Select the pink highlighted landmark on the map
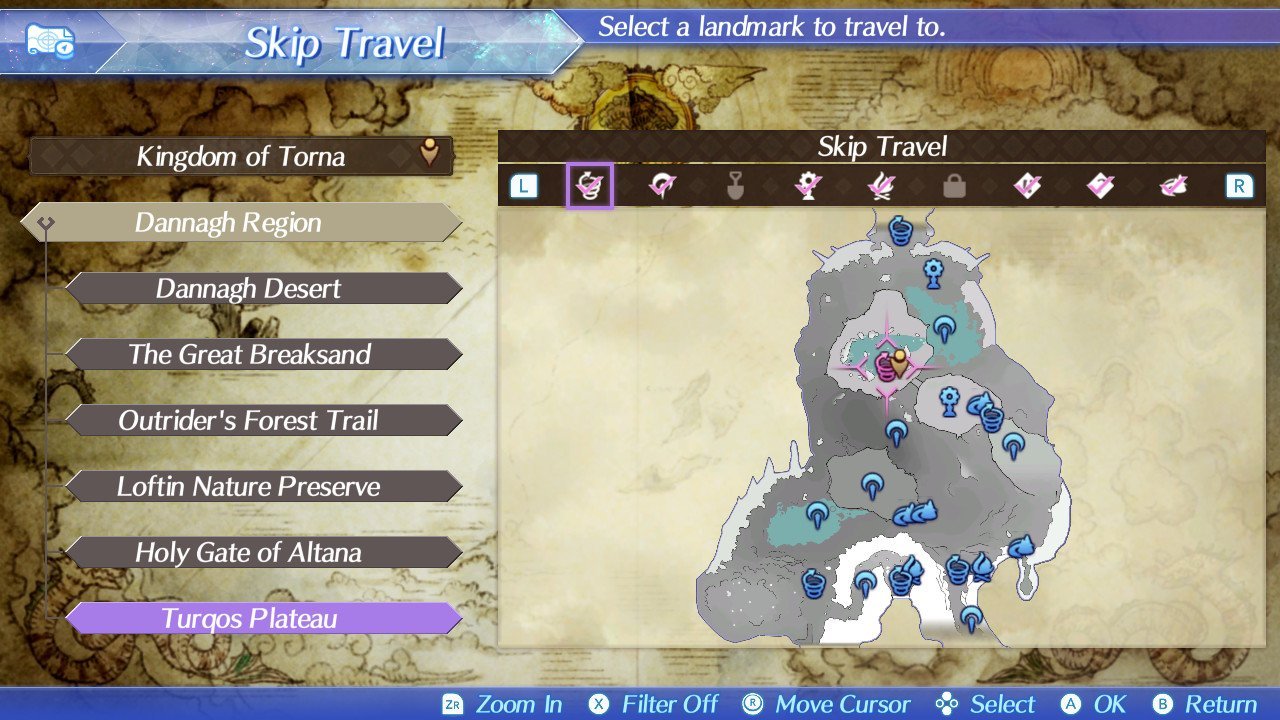The width and height of the screenshot is (1280, 720). [x=886, y=367]
